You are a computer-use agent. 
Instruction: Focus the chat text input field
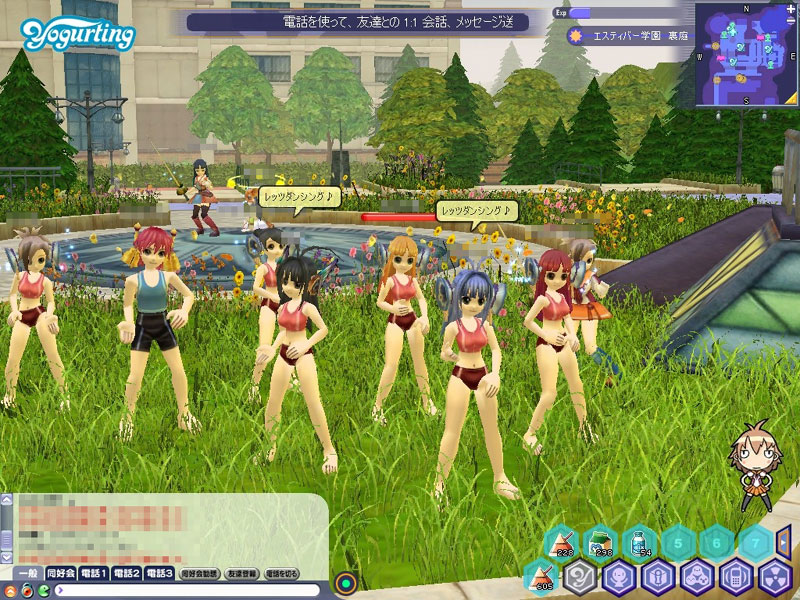[x=190, y=590]
